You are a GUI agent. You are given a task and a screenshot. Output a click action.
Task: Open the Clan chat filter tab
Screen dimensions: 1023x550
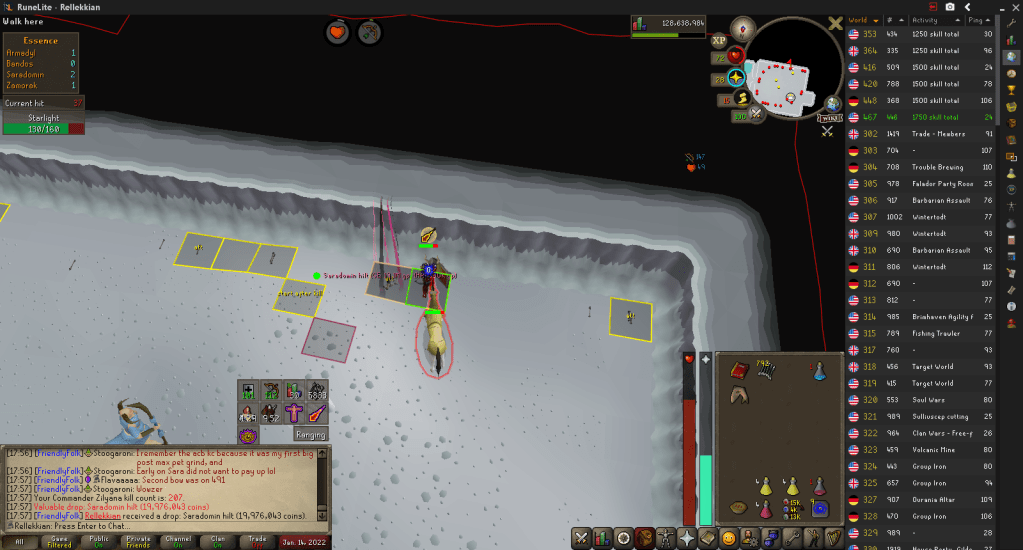coord(219,540)
